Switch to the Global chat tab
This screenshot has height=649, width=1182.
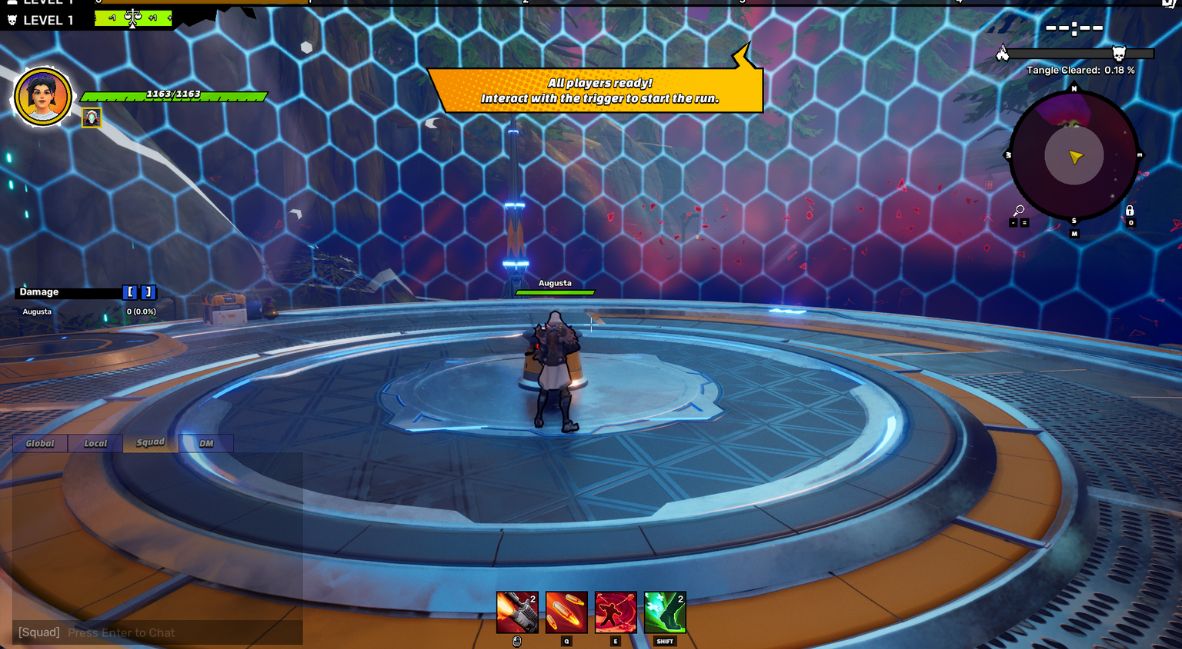tap(40, 443)
